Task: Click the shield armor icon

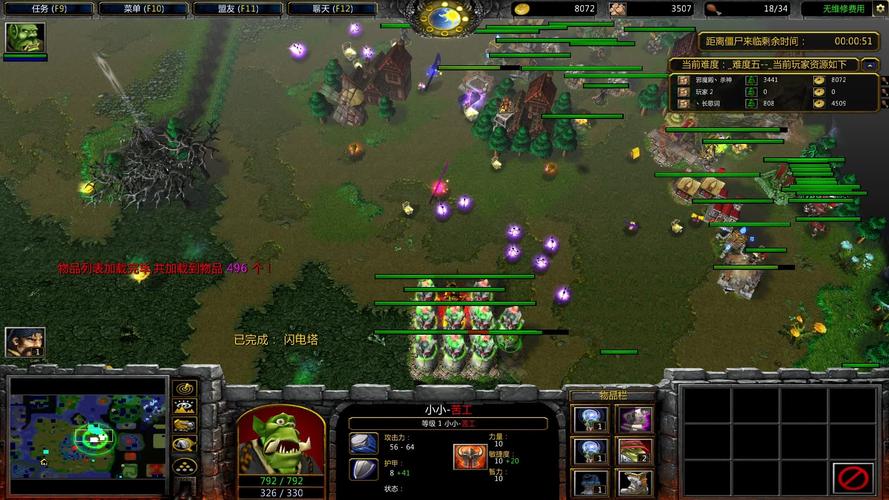Action: (362, 468)
